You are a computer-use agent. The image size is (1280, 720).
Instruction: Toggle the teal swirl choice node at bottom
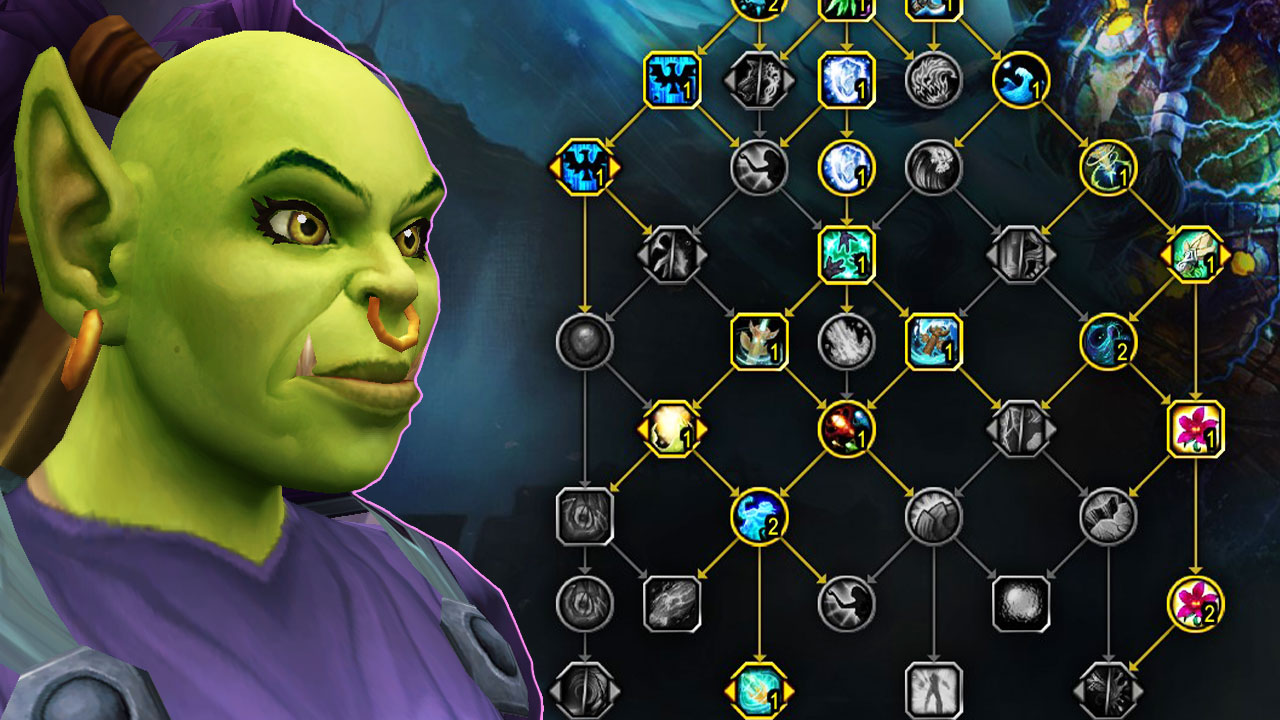pos(760,690)
